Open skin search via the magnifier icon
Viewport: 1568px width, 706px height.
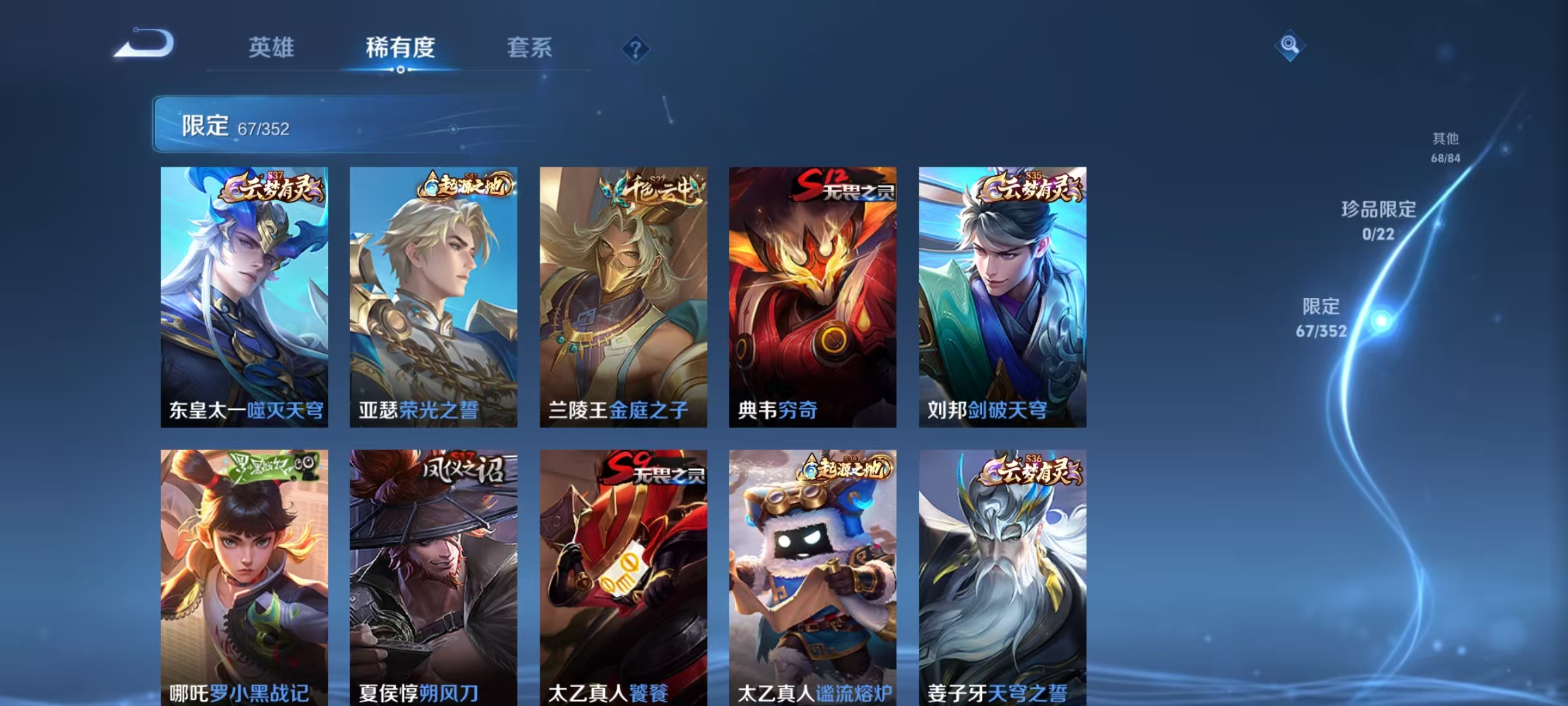(x=1289, y=44)
